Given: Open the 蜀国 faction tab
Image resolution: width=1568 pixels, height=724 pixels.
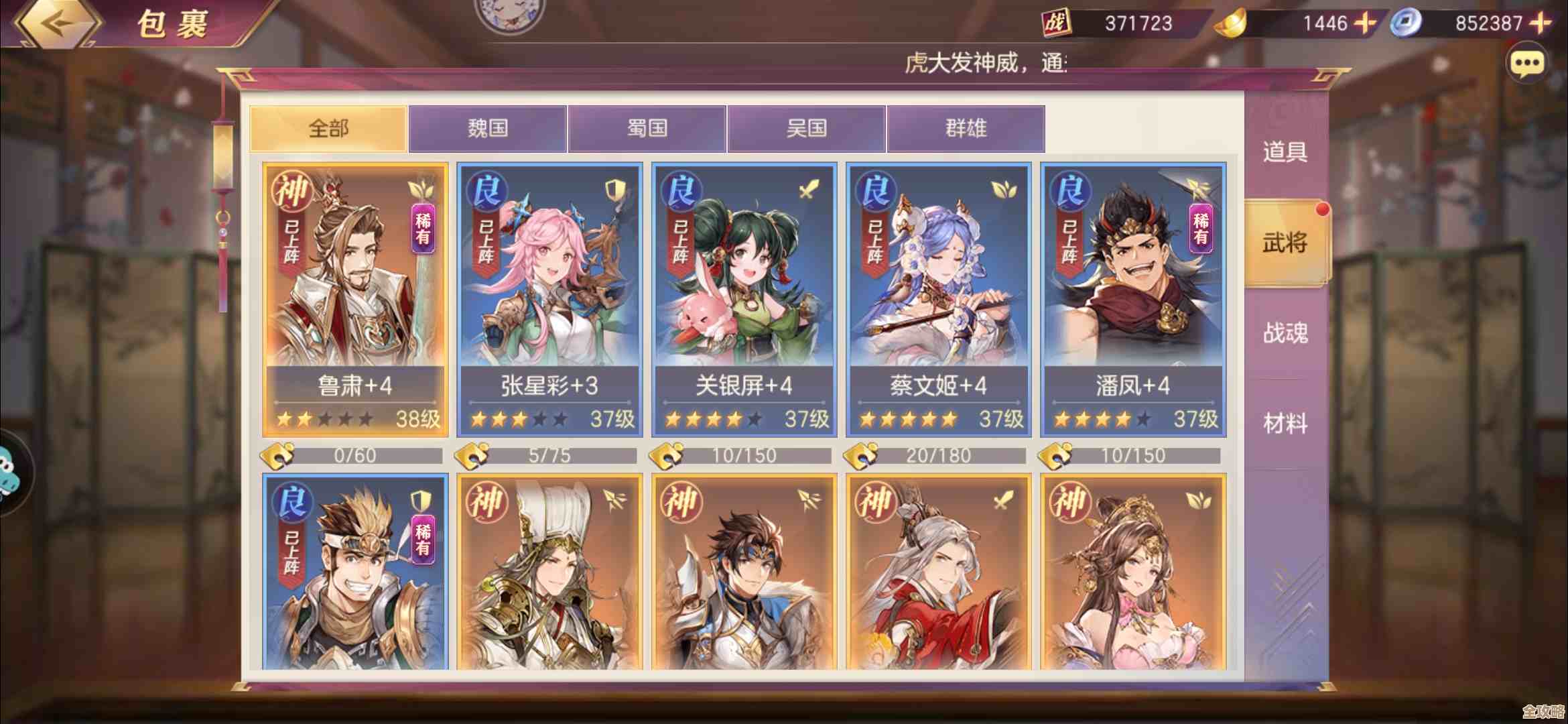Looking at the screenshot, I should pyautogui.click(x=647, y=128).
